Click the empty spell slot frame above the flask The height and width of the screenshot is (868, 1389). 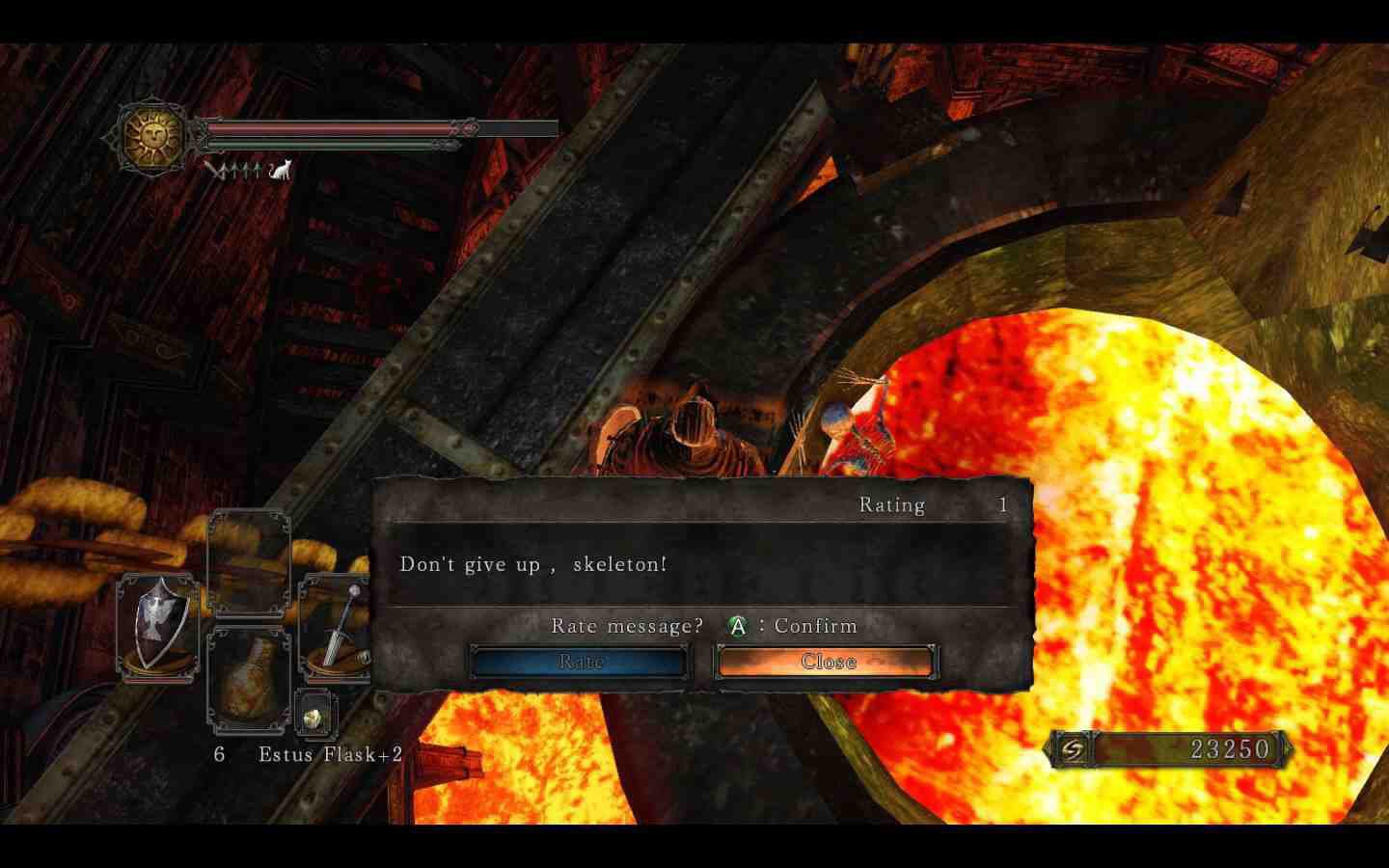[249, 563]
